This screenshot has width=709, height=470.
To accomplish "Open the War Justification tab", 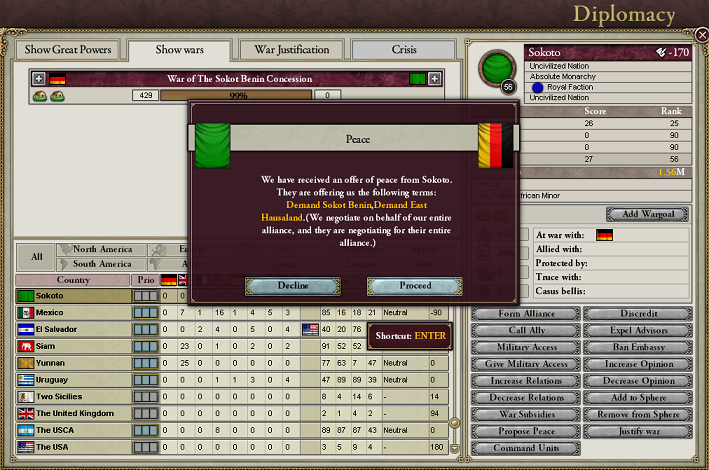I will [292, 49].
